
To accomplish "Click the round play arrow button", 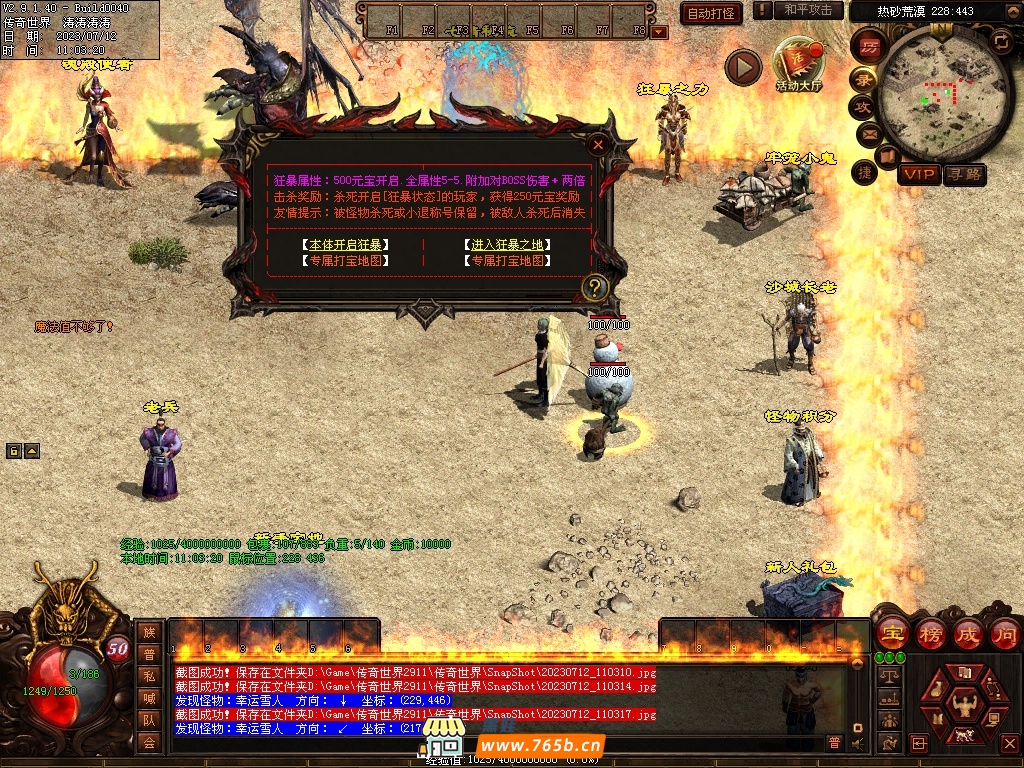I will (x=743, y=67).
